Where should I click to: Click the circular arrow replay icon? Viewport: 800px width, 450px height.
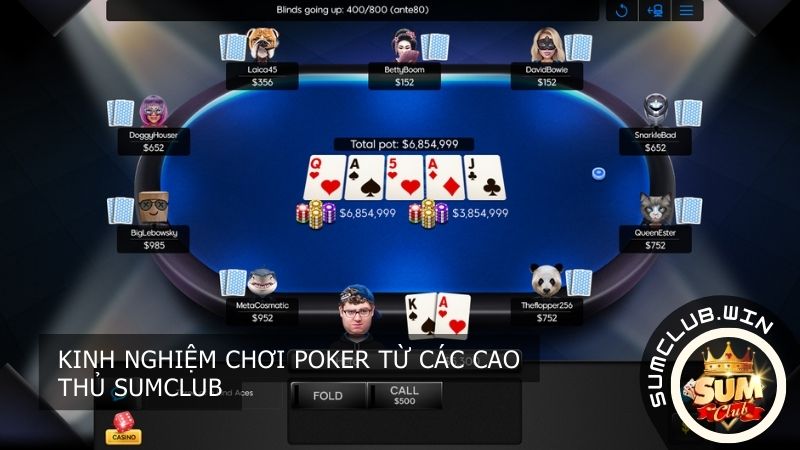(621, 11)
